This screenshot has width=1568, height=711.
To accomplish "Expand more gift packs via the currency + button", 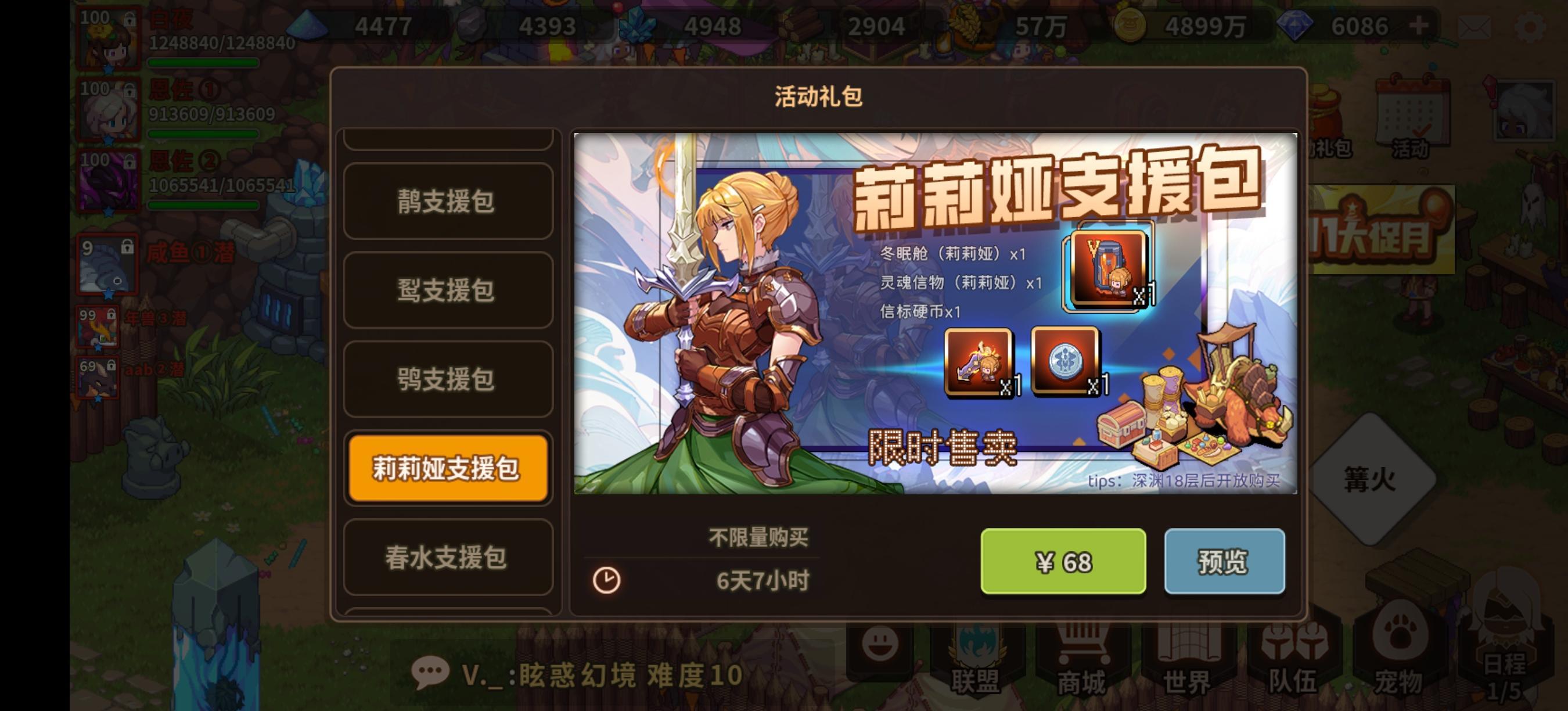I will tap(1418, 26).
